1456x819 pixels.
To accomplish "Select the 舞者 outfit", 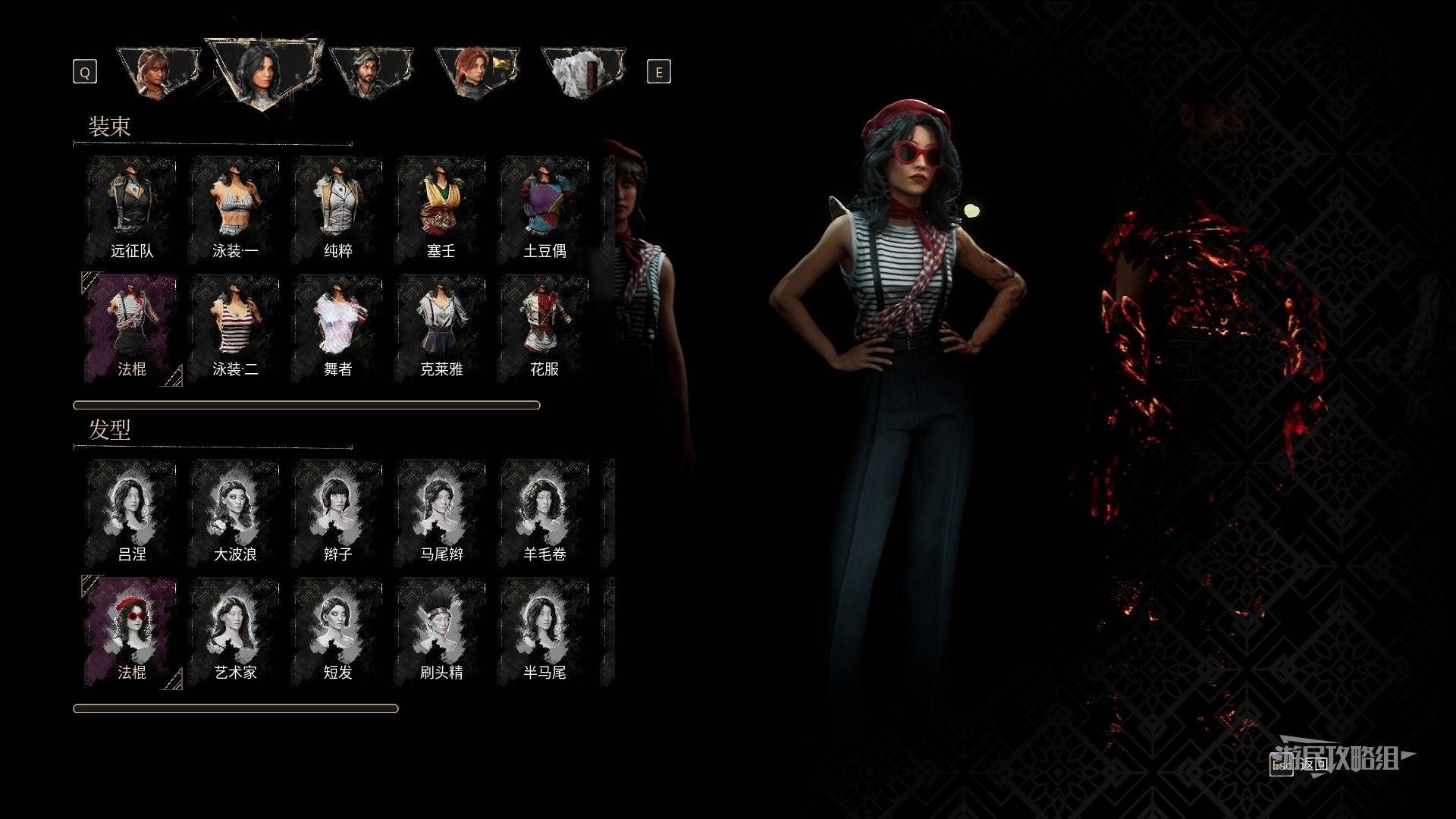I will click(x=338, y=328).
